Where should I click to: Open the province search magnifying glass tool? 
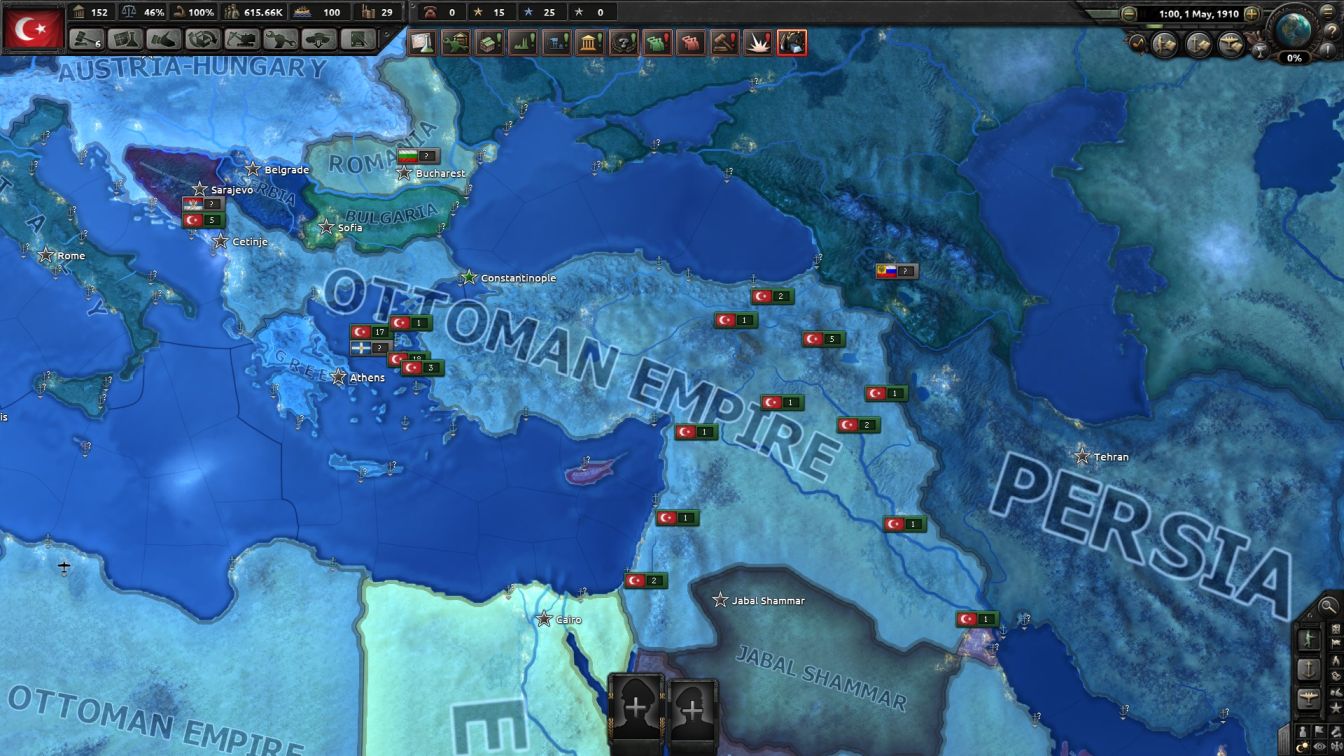click(1328, 605)
